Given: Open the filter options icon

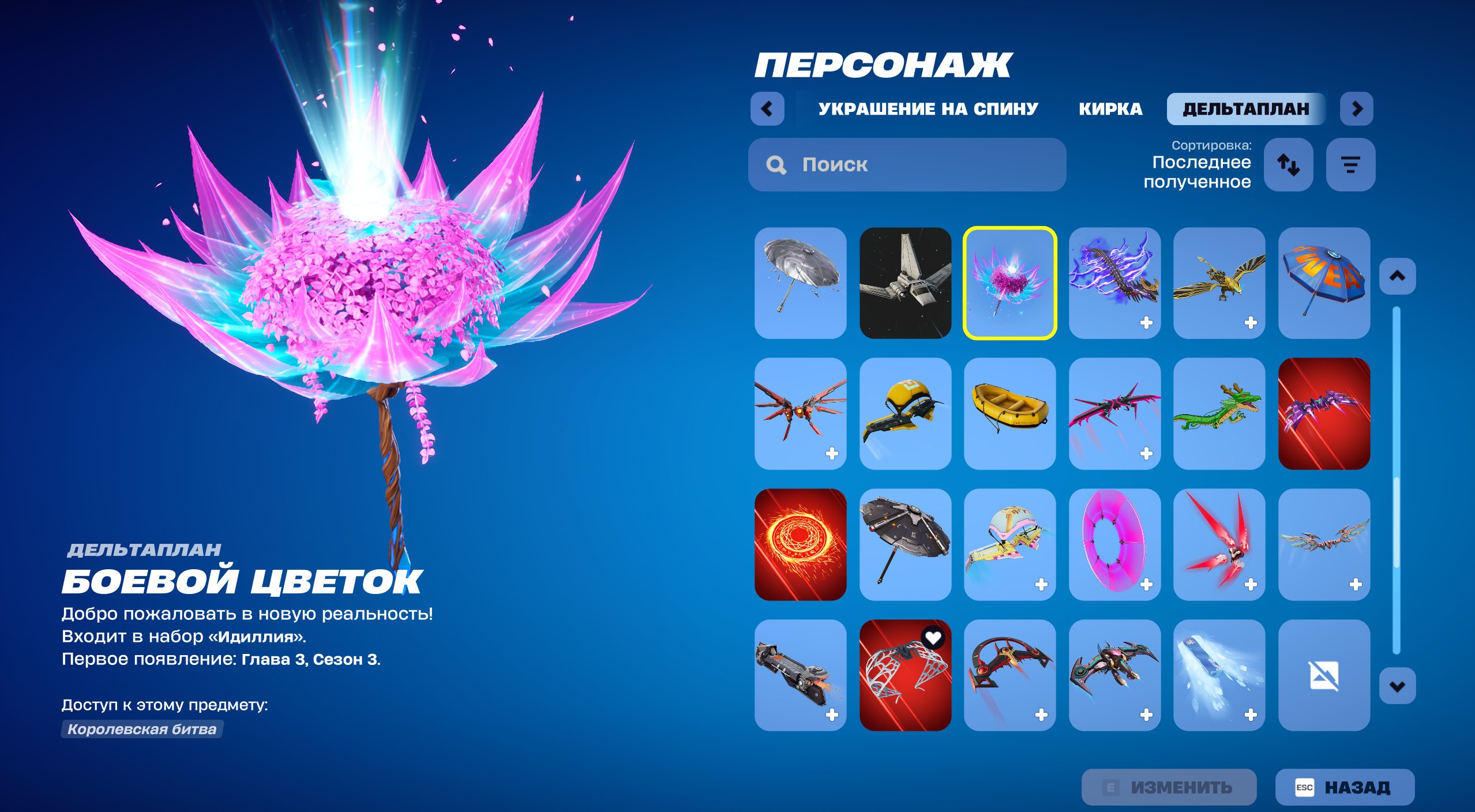Looking at the screenshot, I should [x=1352, y=166].
